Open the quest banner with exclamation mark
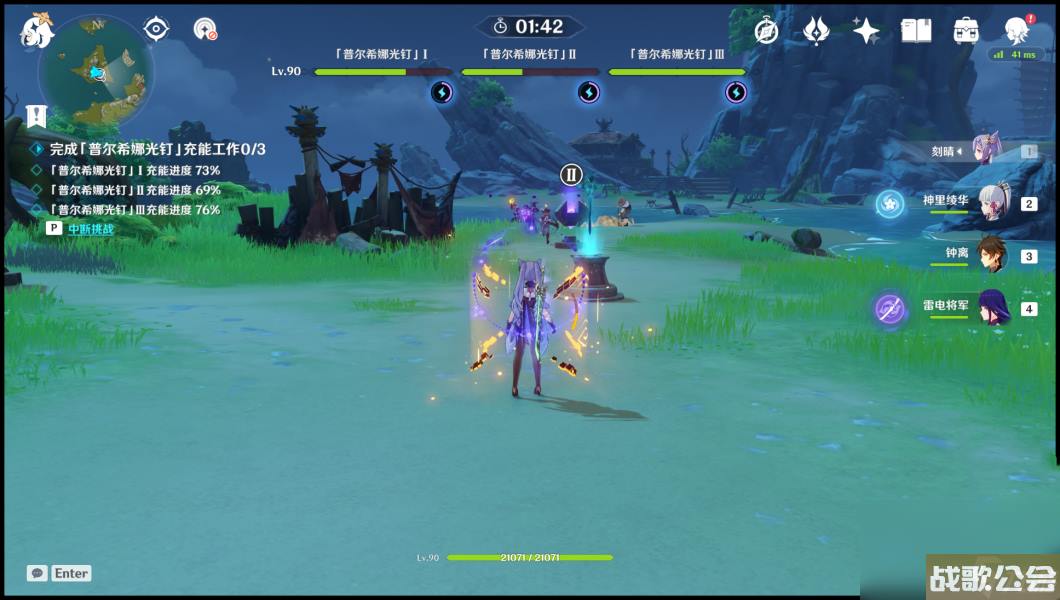Image resolution: width=1060 pixels, height=600 pixels. click(37, 115)
